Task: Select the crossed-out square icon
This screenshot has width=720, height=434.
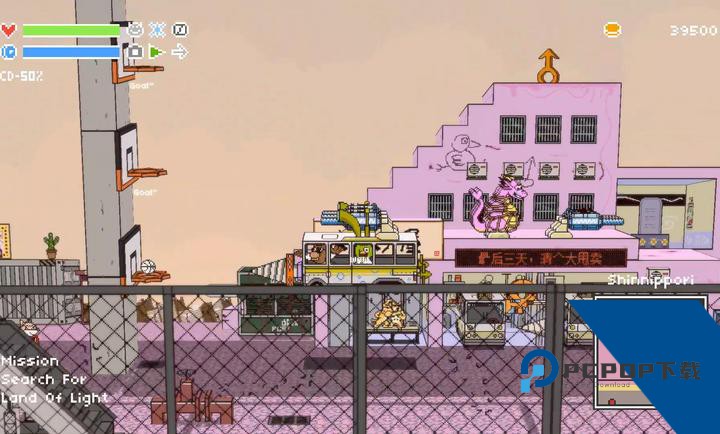Action: (180, 30)
